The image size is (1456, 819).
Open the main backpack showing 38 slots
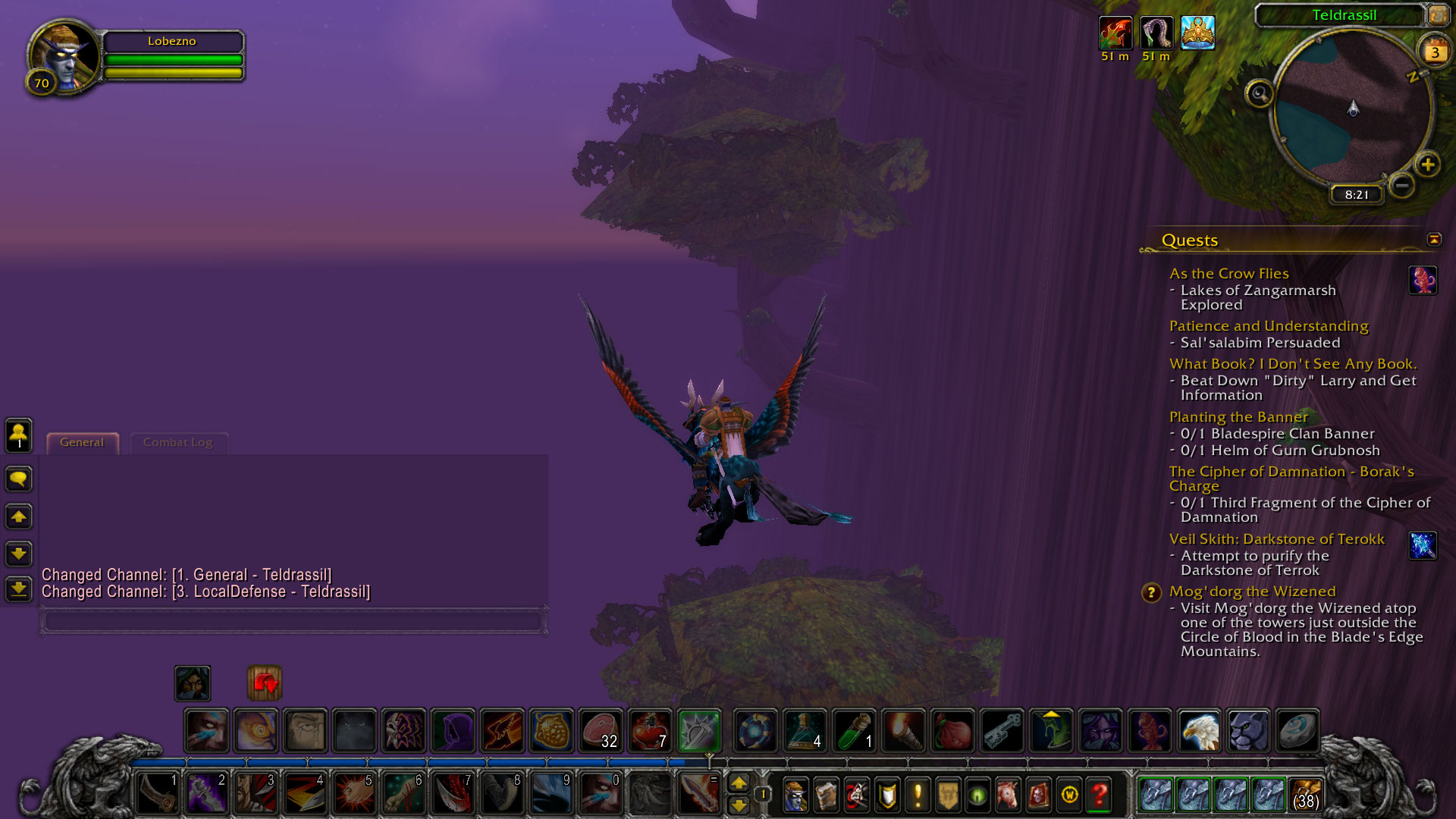[x=1304, y=795]
